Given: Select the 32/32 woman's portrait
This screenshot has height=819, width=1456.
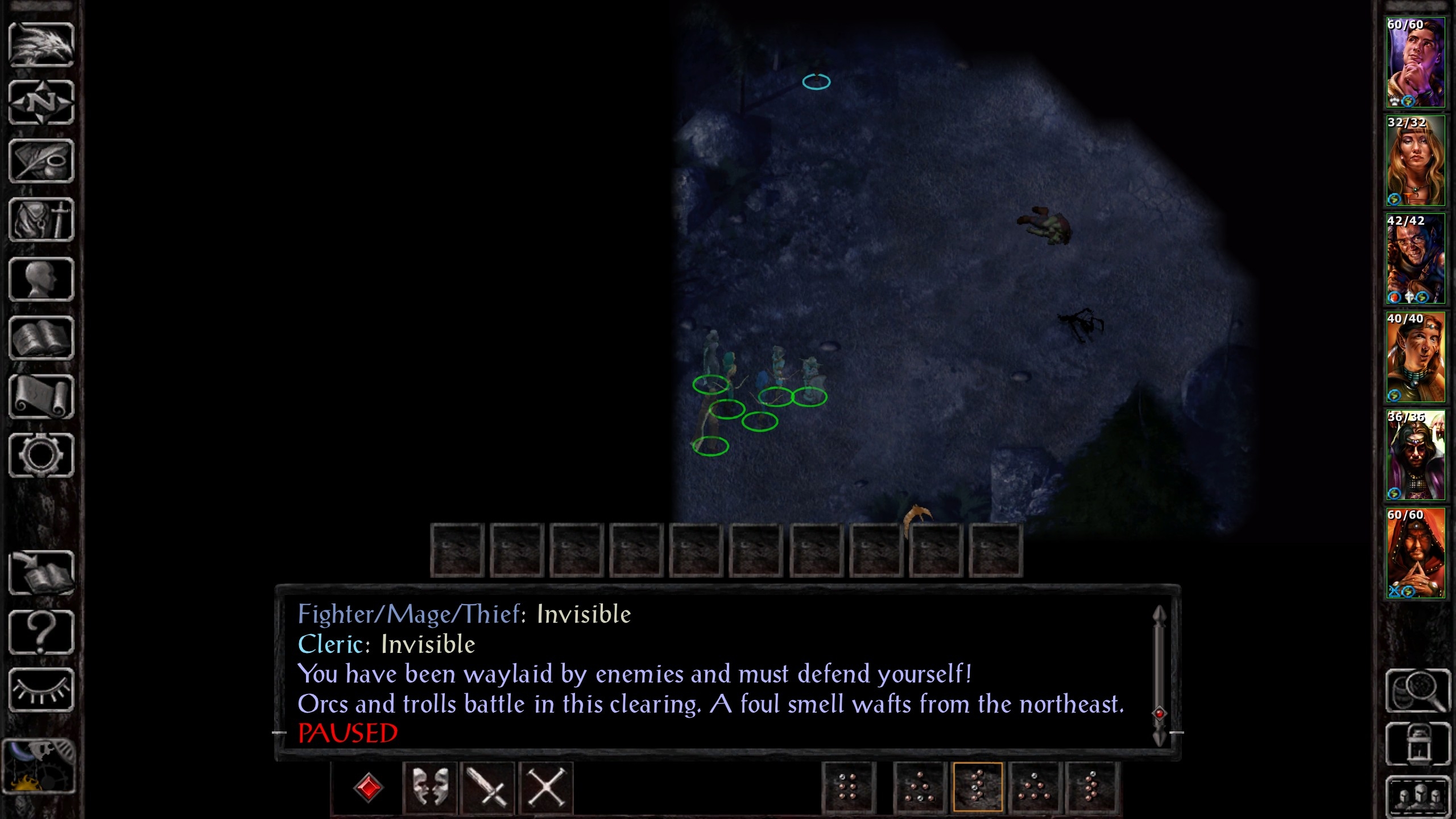Looking at the screenshot, I should 1415,161.
